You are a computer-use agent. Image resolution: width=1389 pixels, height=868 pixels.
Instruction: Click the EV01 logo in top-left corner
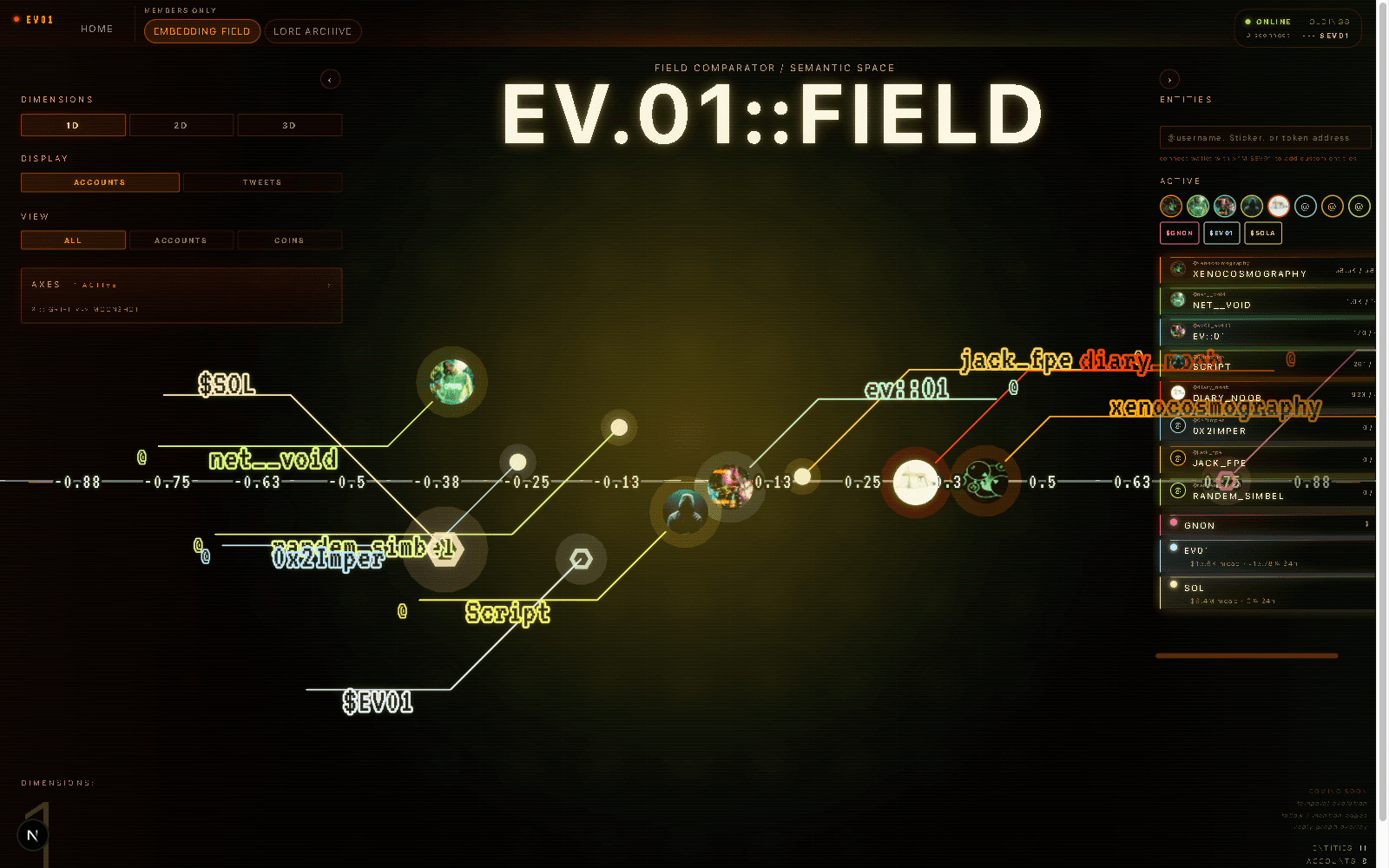35,18
